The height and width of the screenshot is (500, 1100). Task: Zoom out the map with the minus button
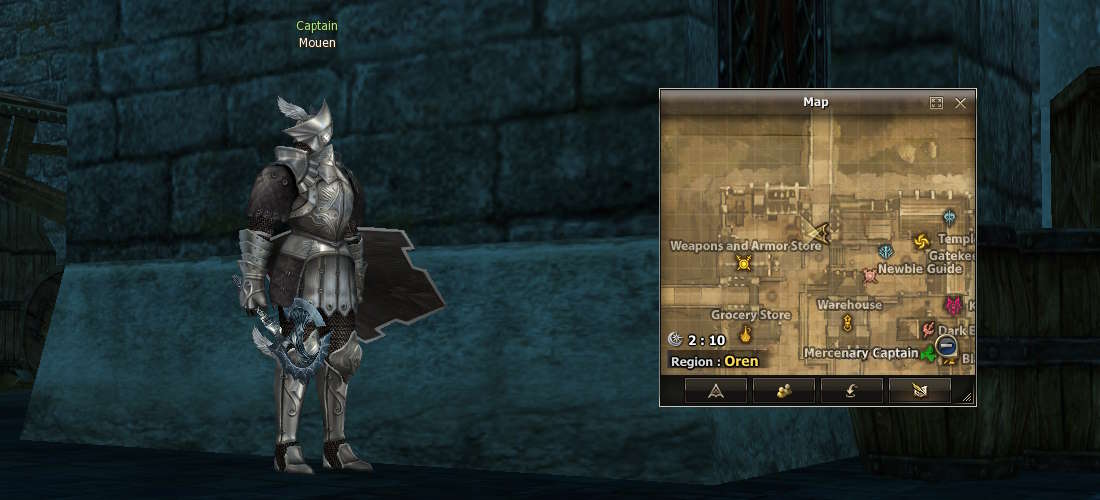point(946,346)
